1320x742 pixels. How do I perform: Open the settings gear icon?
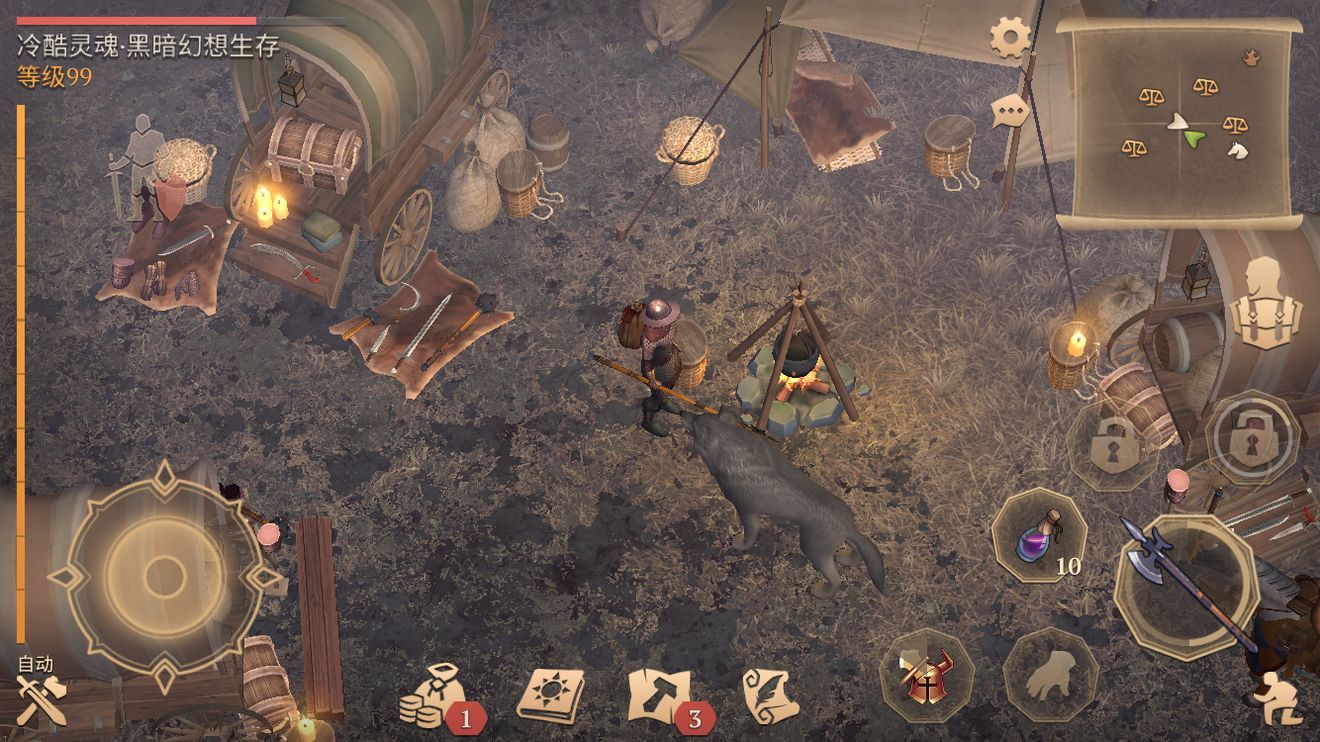pos(1010,38)
